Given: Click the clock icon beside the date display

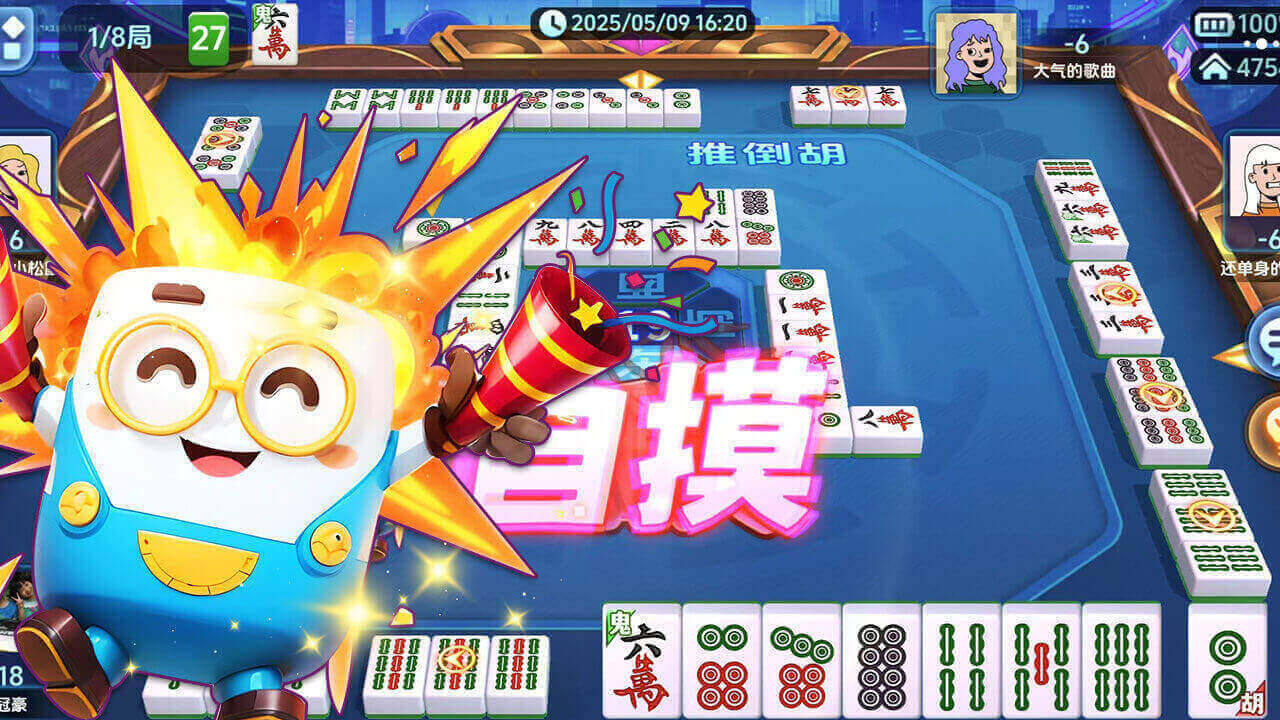Looking at the screenshot, I should [x=553, y=22].
